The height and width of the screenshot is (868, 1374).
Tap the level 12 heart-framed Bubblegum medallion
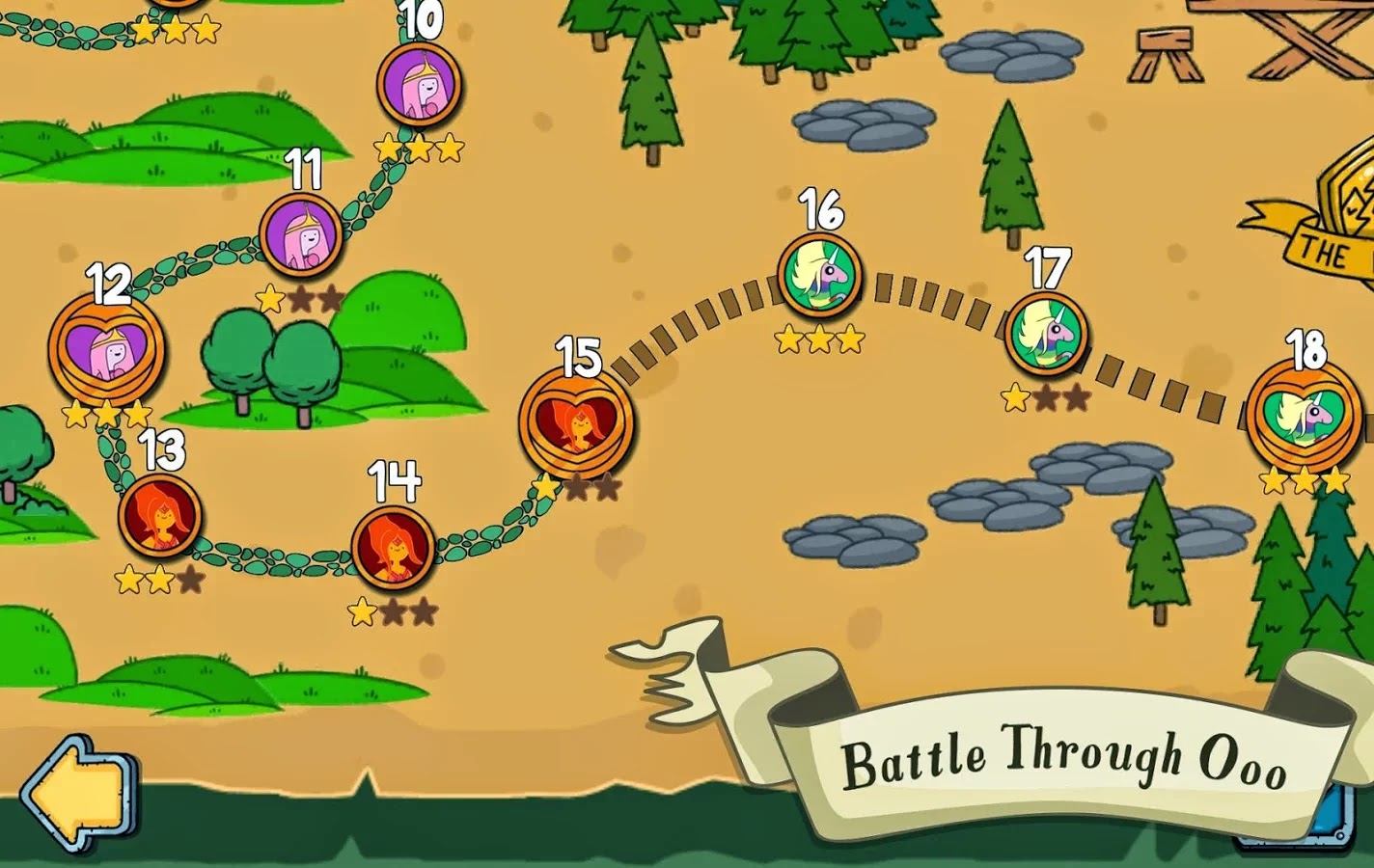click(106, 352)
